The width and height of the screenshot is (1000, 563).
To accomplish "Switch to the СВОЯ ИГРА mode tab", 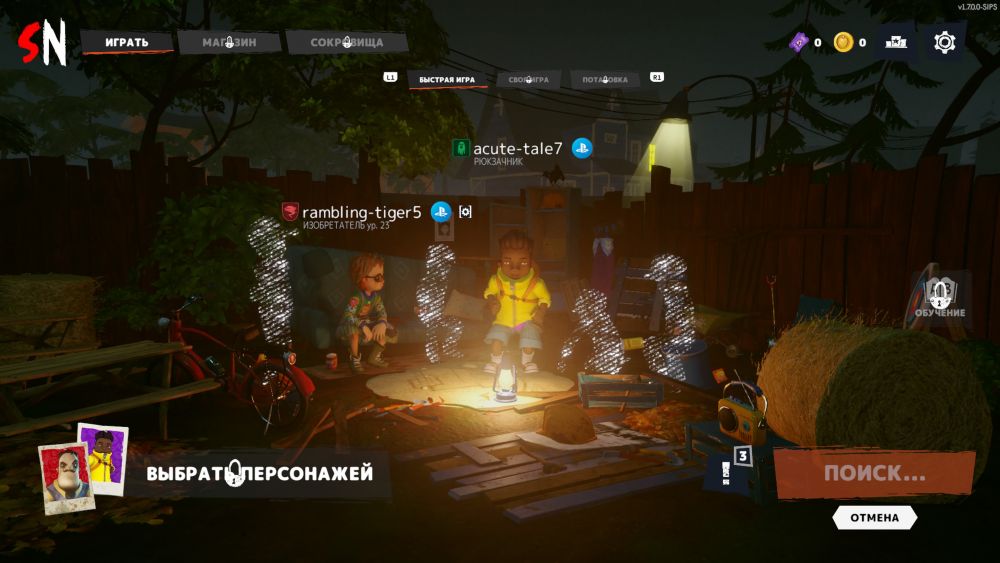I will tap(528, 79).
